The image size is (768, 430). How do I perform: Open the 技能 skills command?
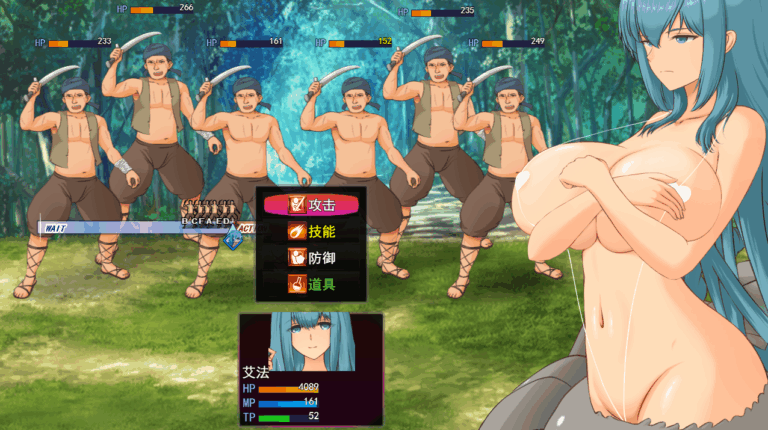click(309, 231)
